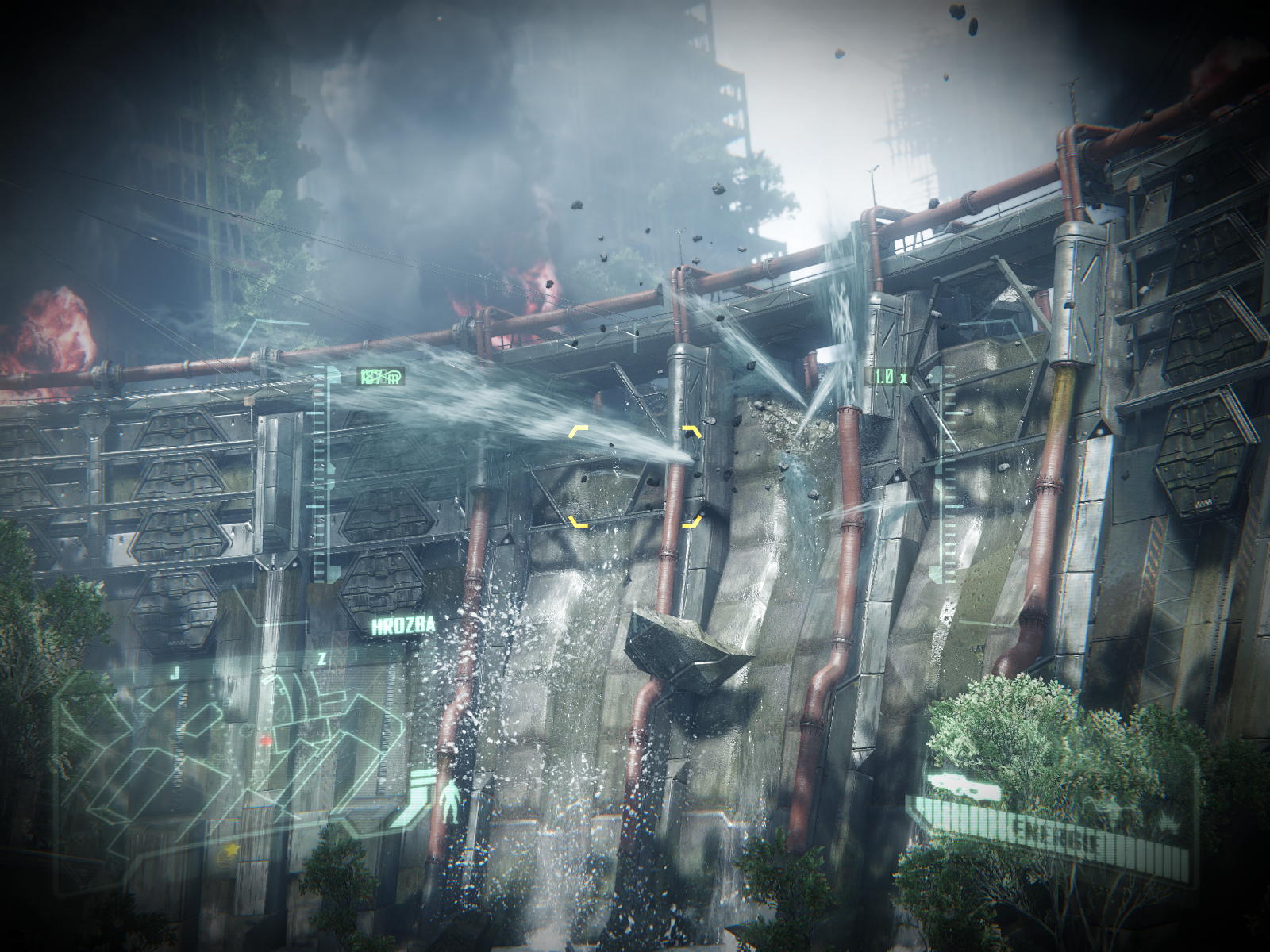Select the red enemy marker on minimap
1270x952 pixels.
[x=267, y=739]
